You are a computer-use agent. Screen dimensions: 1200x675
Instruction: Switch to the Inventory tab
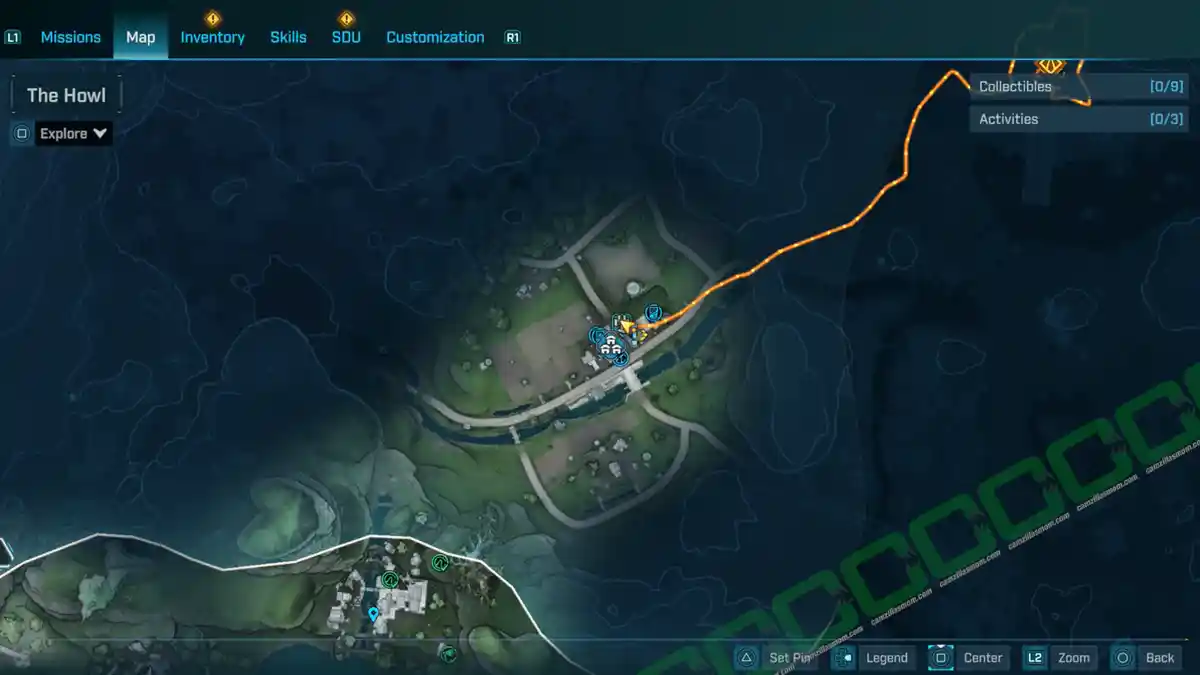[x=212, y=37]
